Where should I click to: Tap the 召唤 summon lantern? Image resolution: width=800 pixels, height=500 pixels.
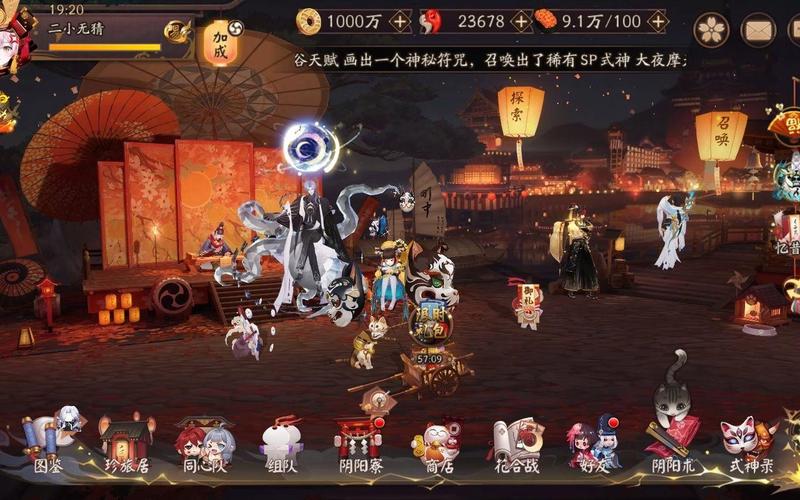[721, 135]
